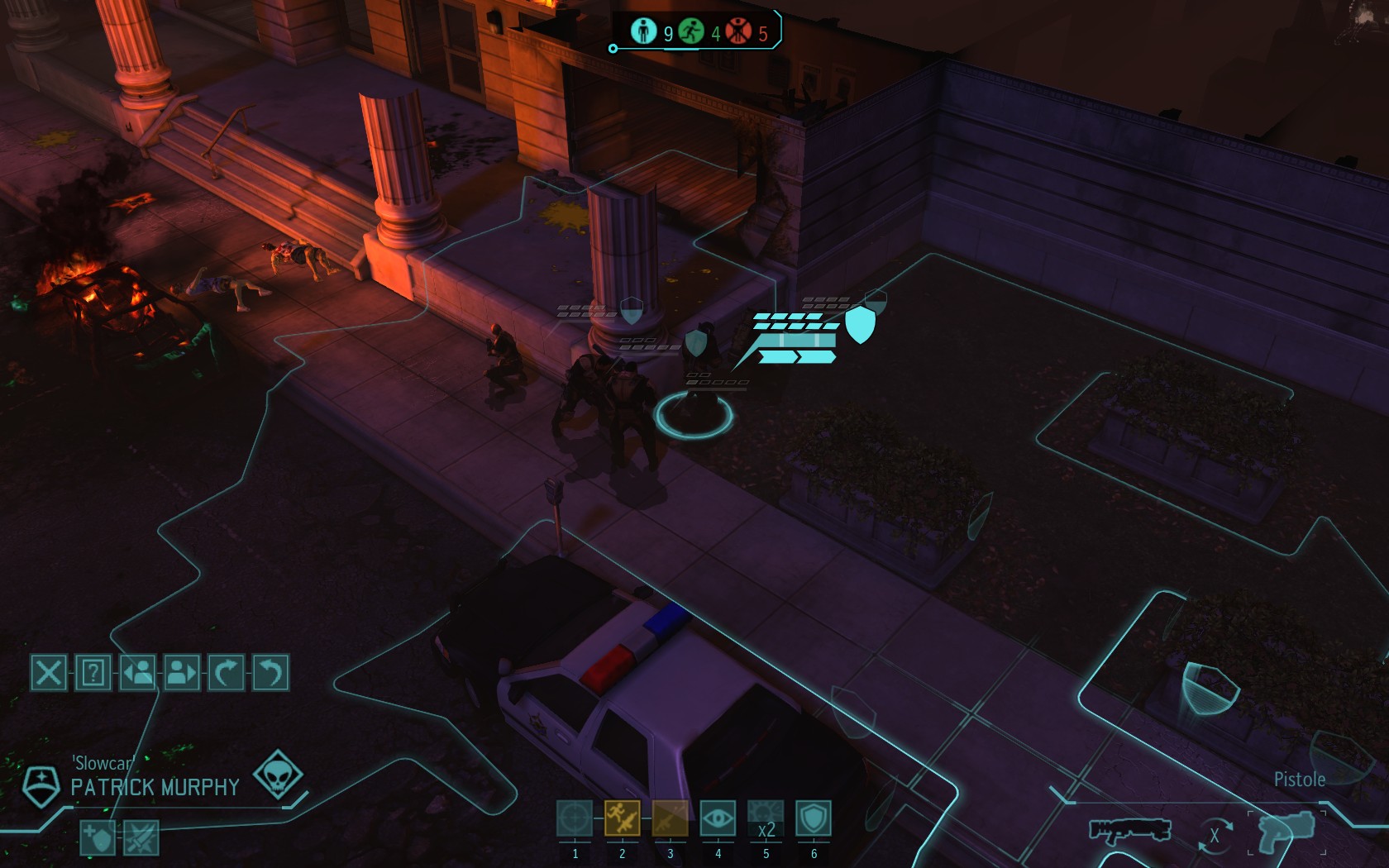Rotate camera with the right-curving arrow

(x=227, y=673)
